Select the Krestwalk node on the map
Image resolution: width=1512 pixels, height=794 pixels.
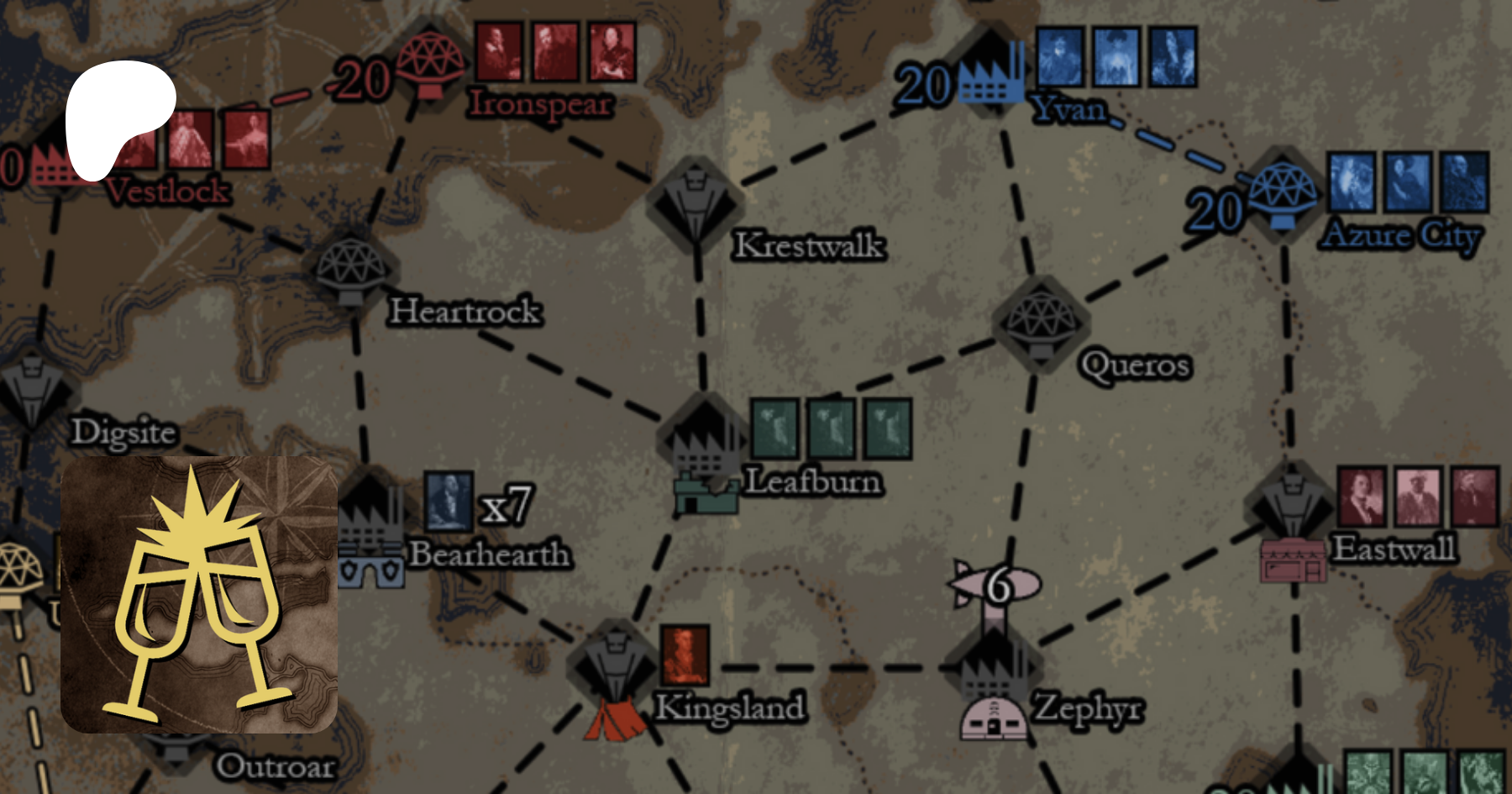tap(695, 202)
